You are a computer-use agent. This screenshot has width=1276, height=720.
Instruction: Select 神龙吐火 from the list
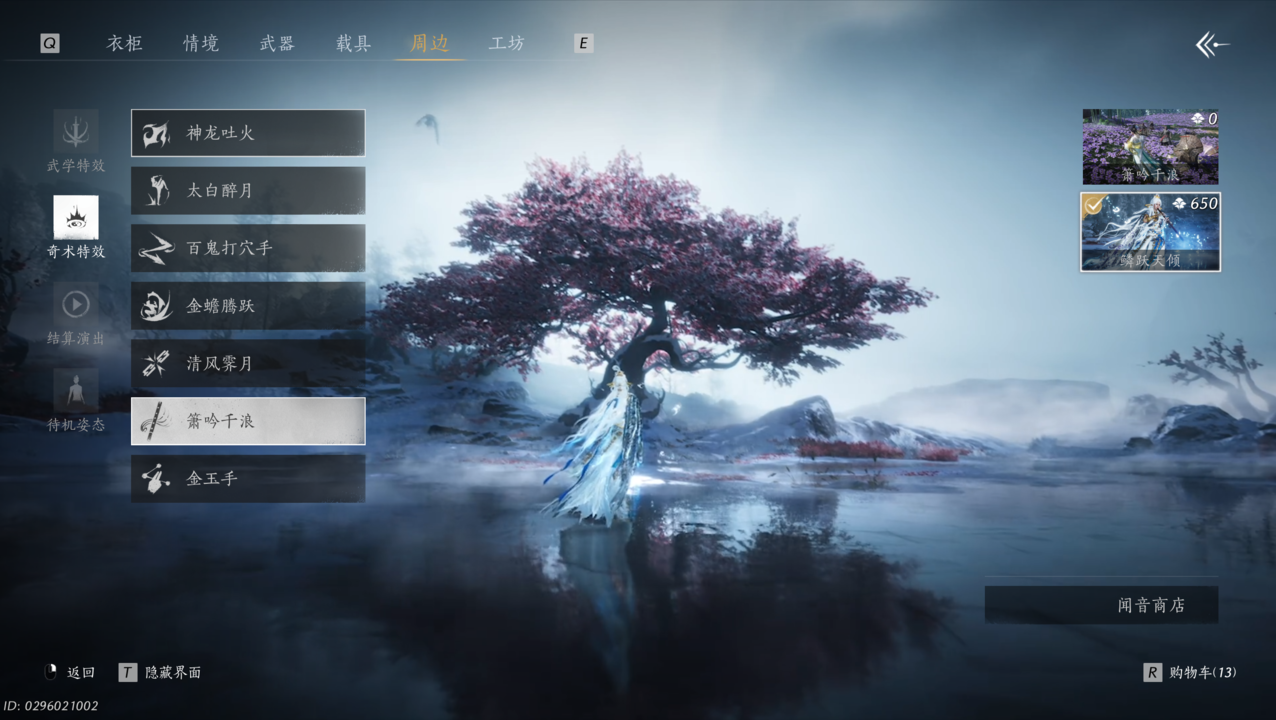click(248, 133)
